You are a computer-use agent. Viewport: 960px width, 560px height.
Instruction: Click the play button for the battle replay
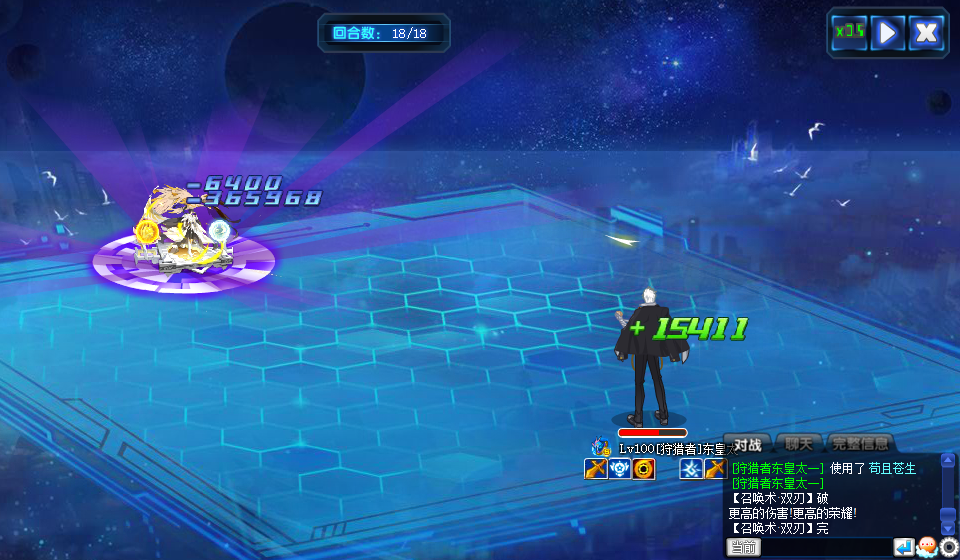887,32
